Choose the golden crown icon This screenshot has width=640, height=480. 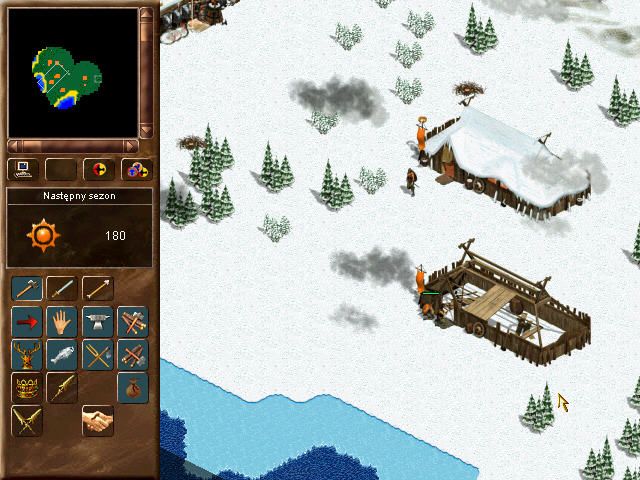(27, 388)
